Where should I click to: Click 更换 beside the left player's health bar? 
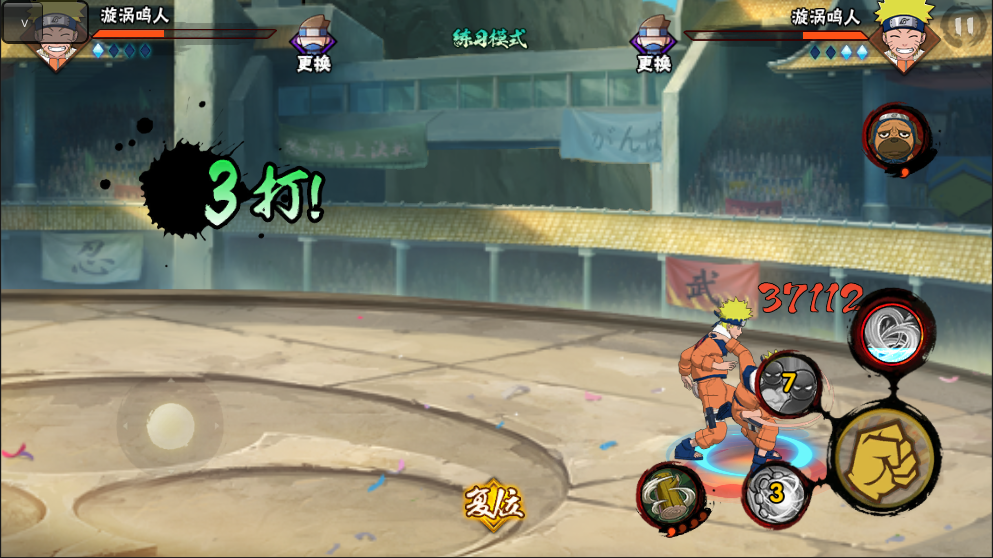click(x=313, y=47)
